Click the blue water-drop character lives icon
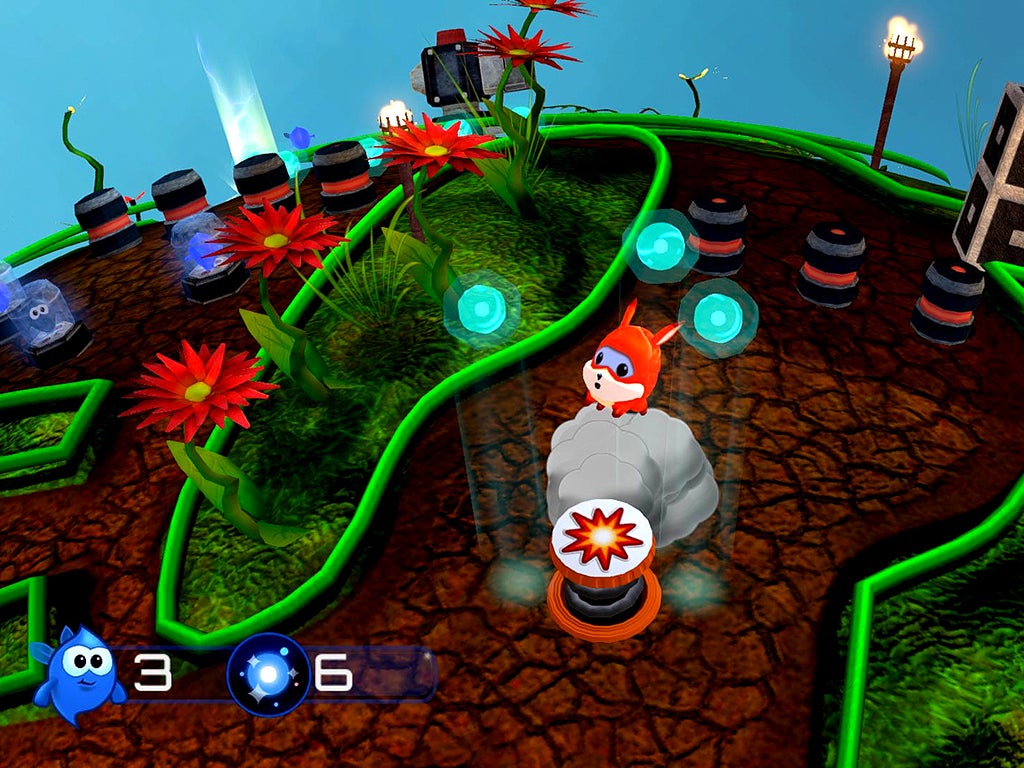Image resolution: width=1024 pixels, height=768 pixels. pyautogui.click(x=79, y=674)
